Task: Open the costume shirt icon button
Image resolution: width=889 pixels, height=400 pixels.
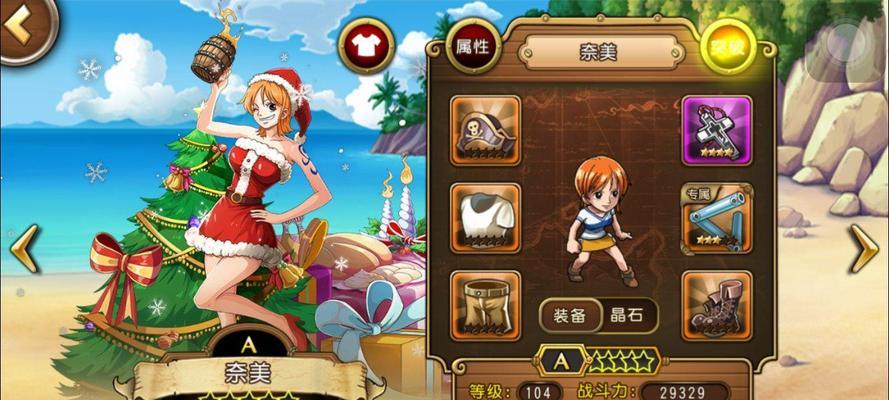Action: (366, 45)
